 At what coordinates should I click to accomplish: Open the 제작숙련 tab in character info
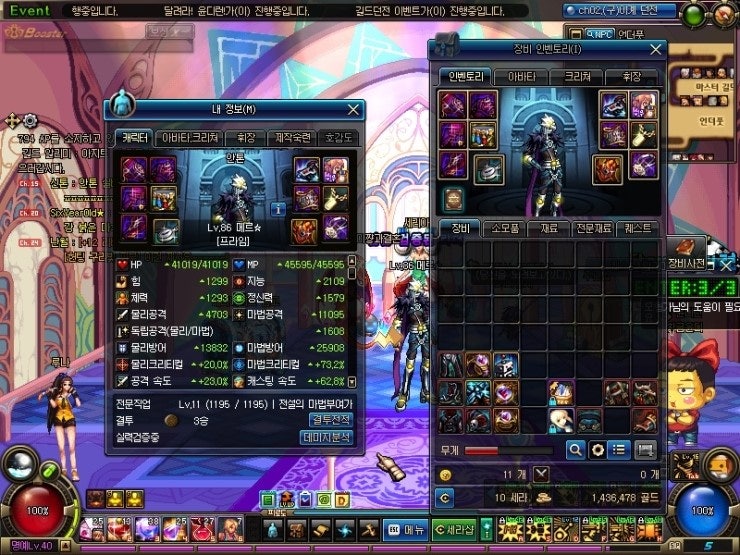[x=292, y=137]
